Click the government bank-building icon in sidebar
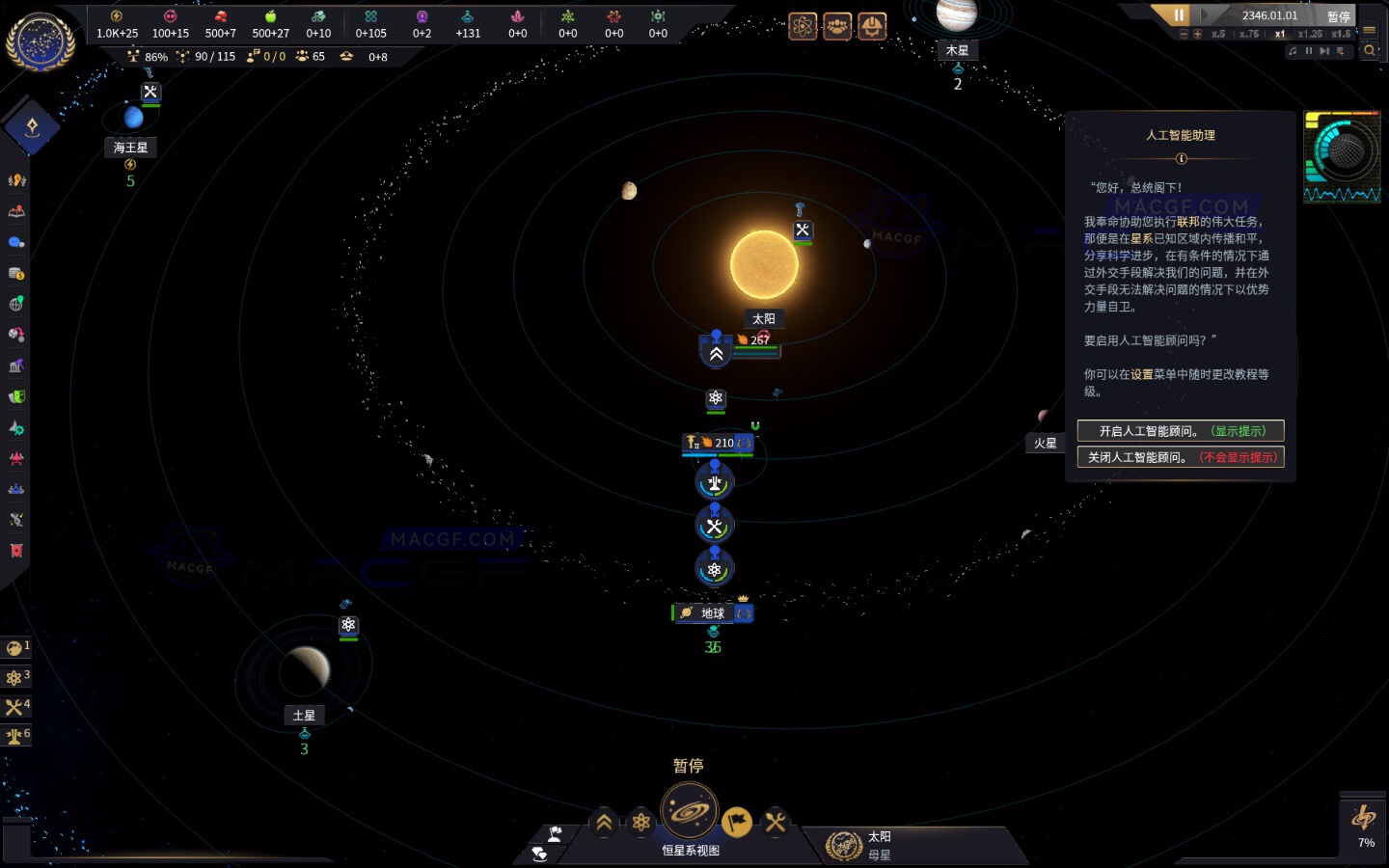Screen dimensions: 1389x868 pyautogui.click(x=16, y=365)
